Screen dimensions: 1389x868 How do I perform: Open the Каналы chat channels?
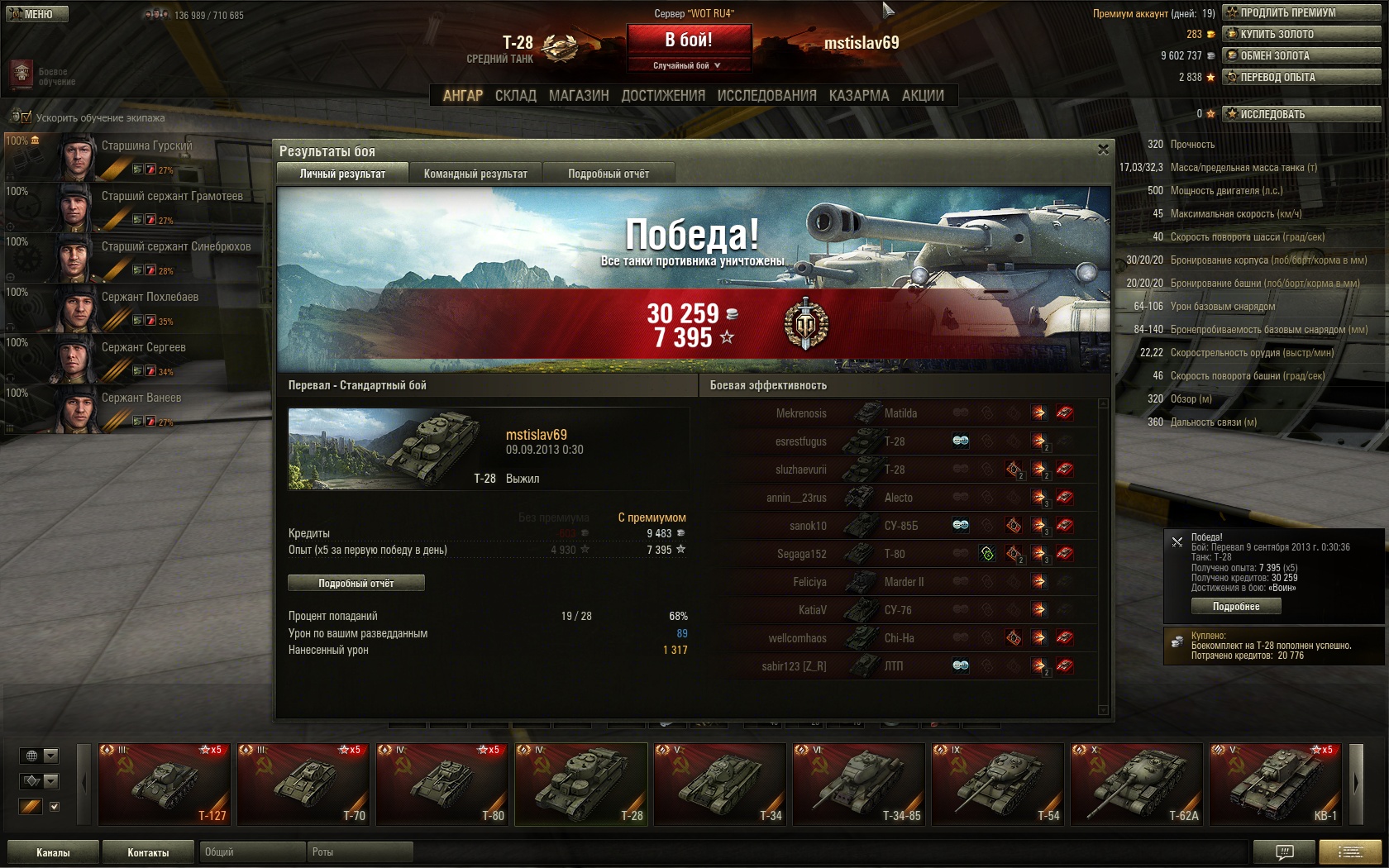(x=53, y=852)
